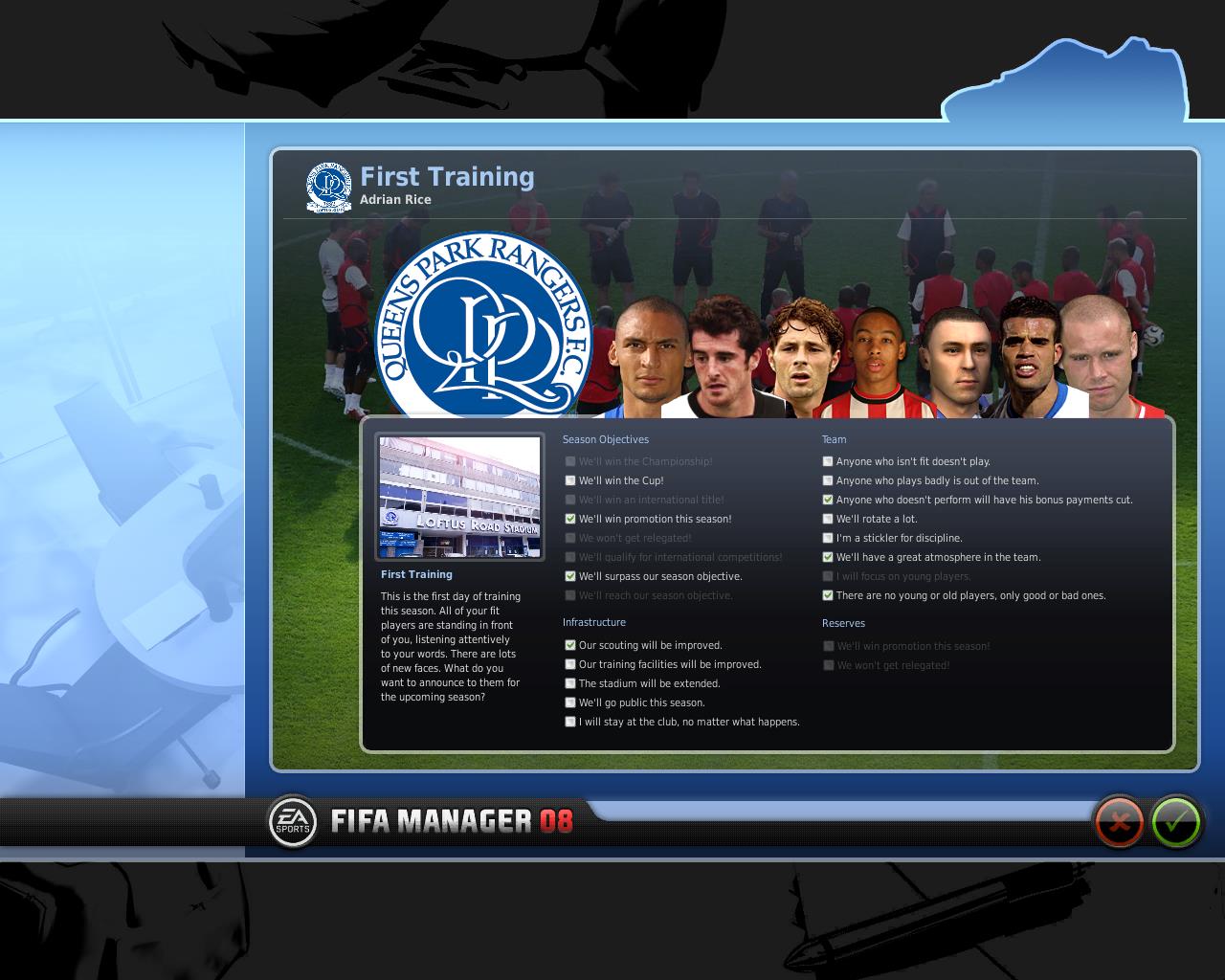Image resolution: width=1225 pixels, height=980 pixels.
Task: Check 'The stadium will be extended'
Action: click(x=570, y=683)
